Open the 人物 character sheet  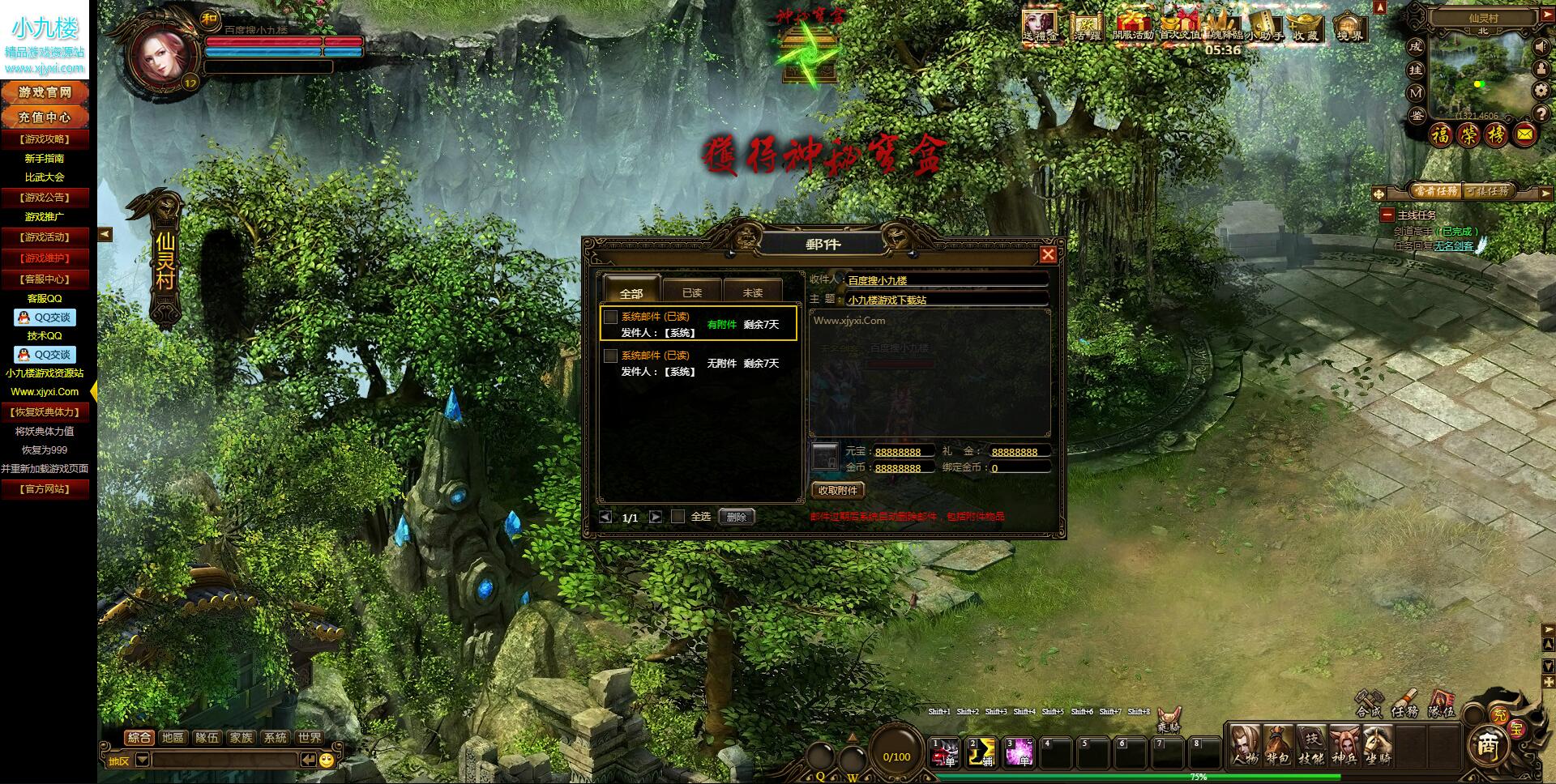coord(1244,745)
